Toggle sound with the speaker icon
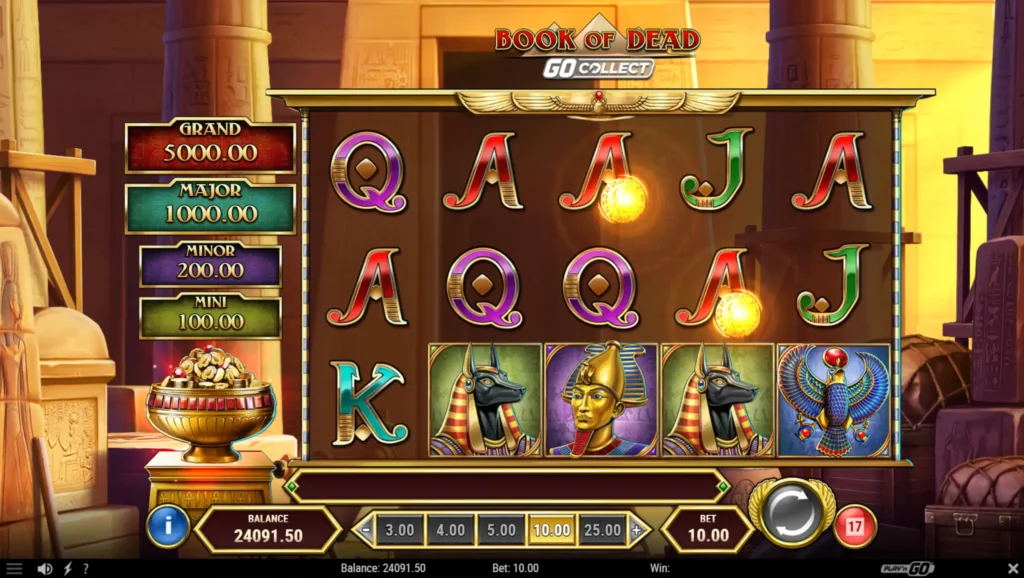Screen dimensions: 1024x578 44,569
